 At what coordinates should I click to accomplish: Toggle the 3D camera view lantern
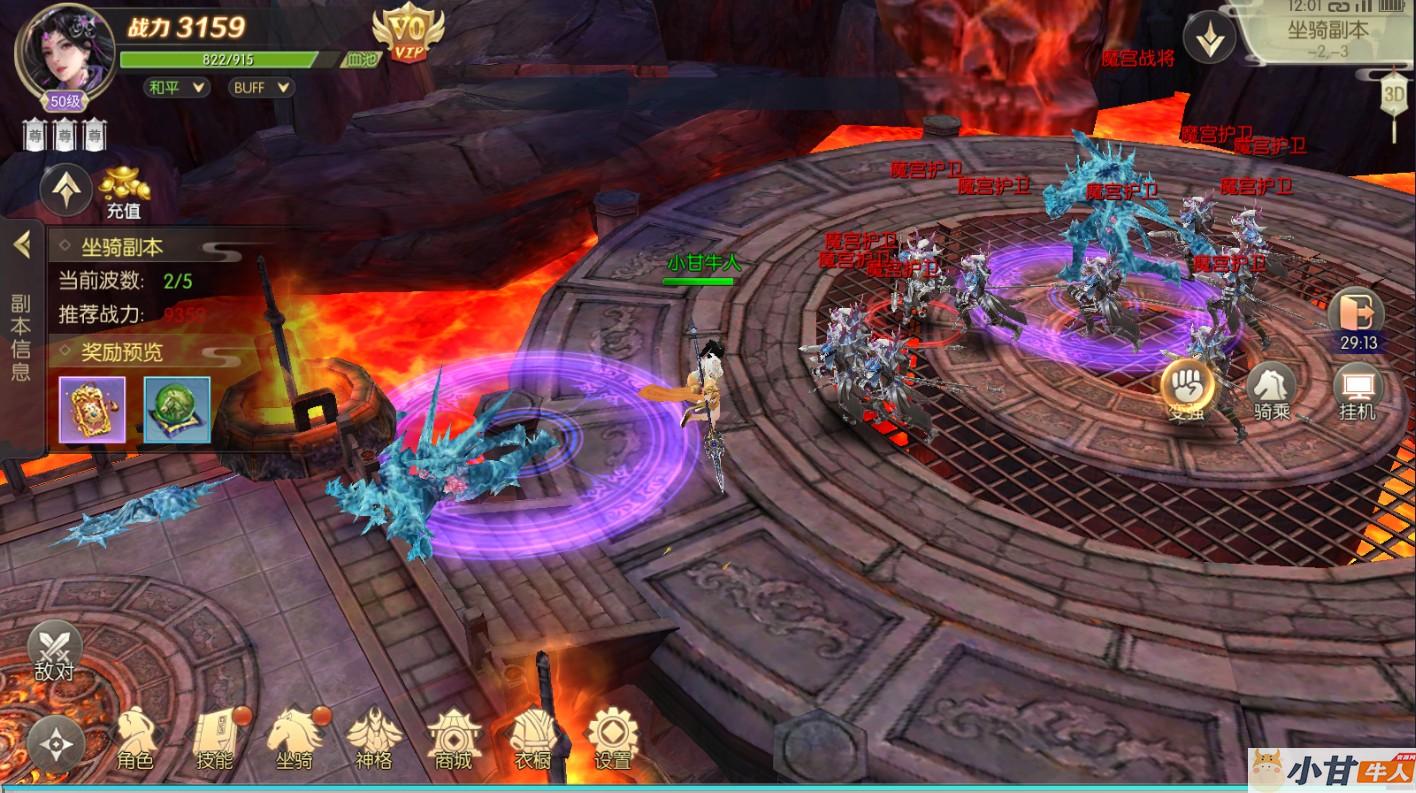pos(1394,97)
